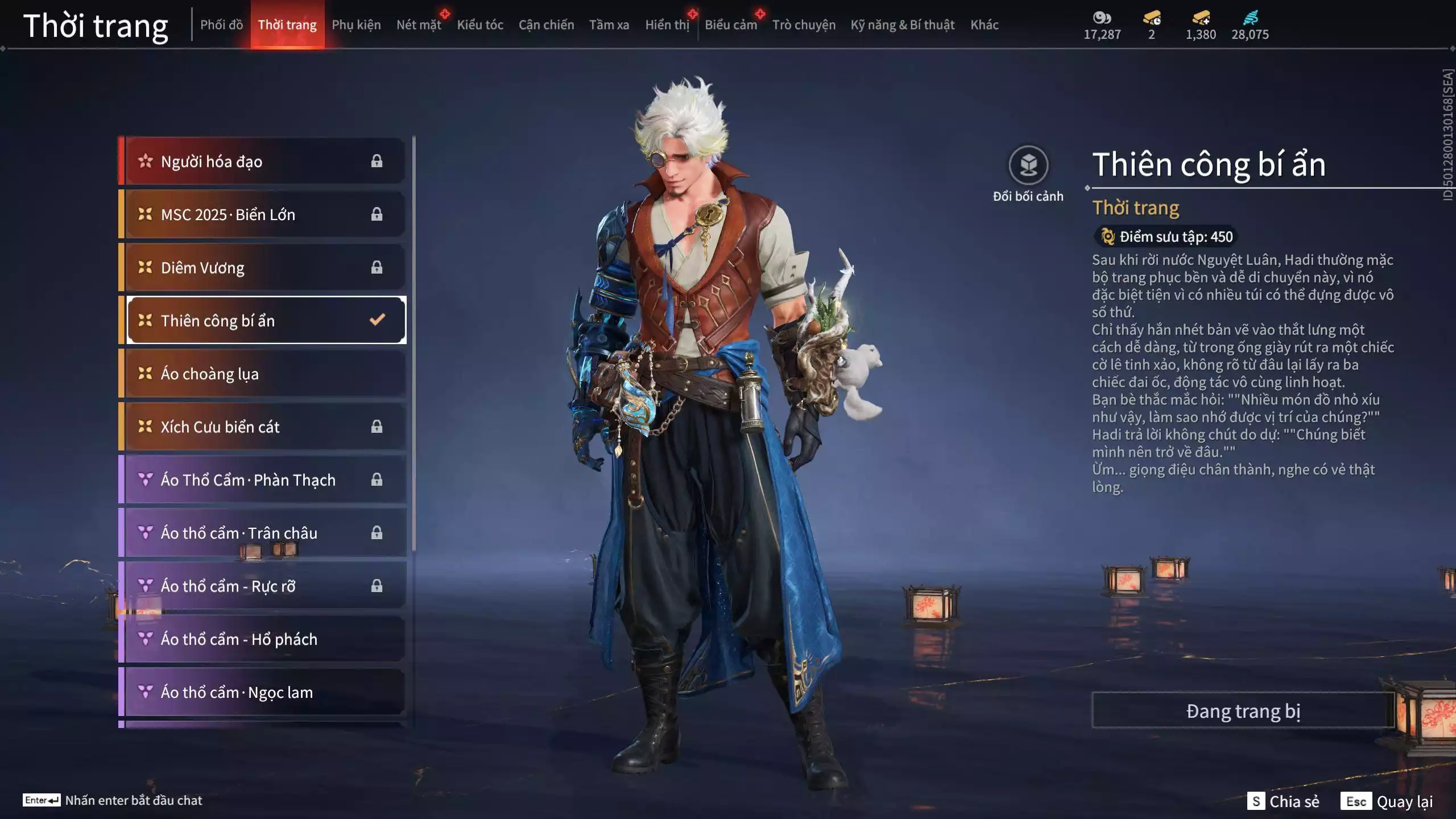Select the Trò chuyện tab
The height and width of the screenshot is (819, 1456).
(803, 25)
